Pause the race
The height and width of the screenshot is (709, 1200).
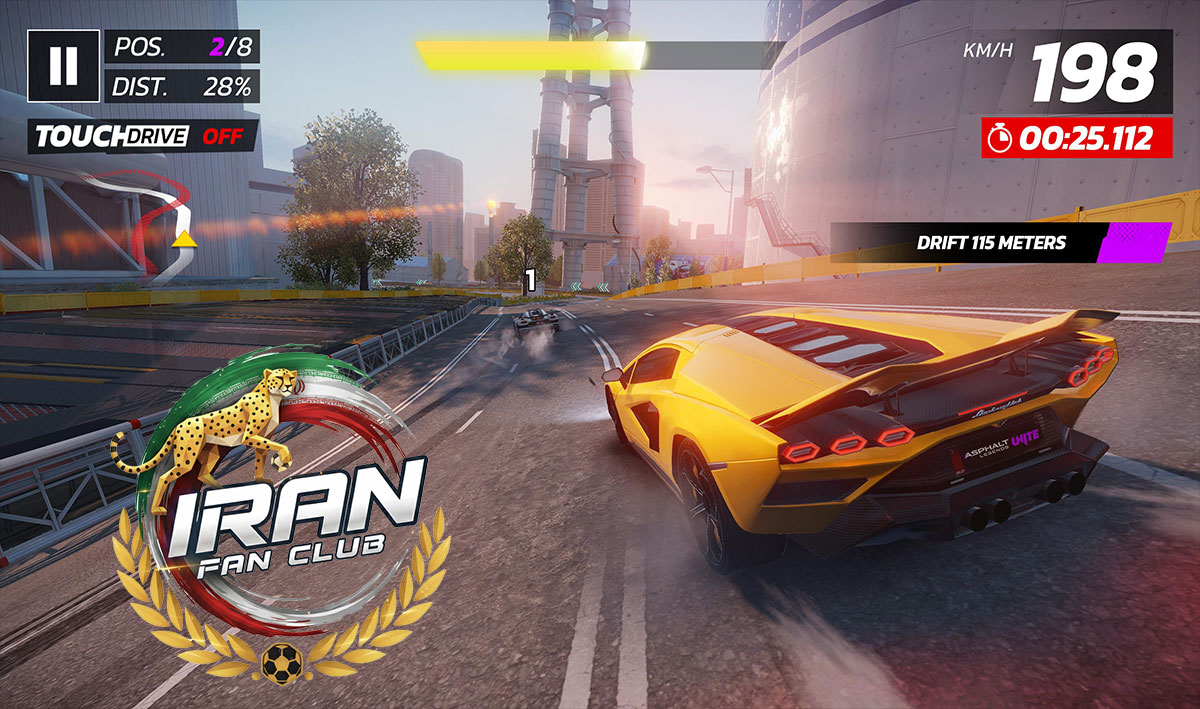[x=63, y=65]
